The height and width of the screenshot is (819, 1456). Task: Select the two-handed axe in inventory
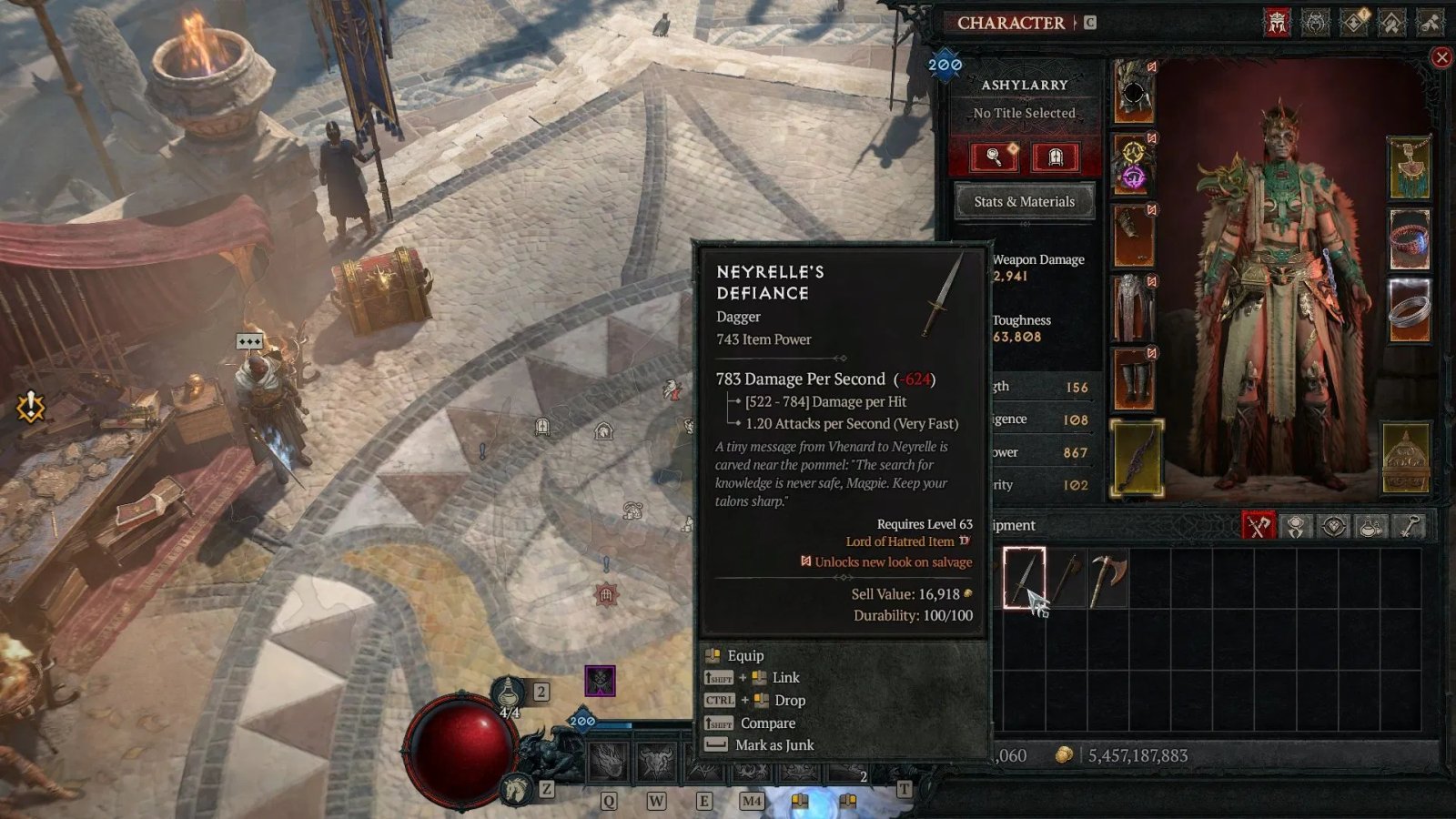click(x=1107, y=577)
